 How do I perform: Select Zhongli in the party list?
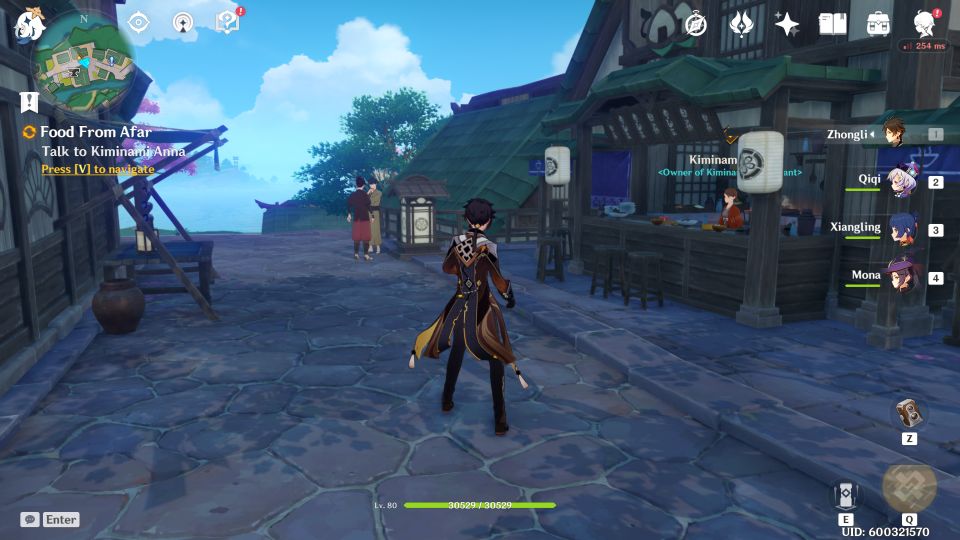[895, 134]
